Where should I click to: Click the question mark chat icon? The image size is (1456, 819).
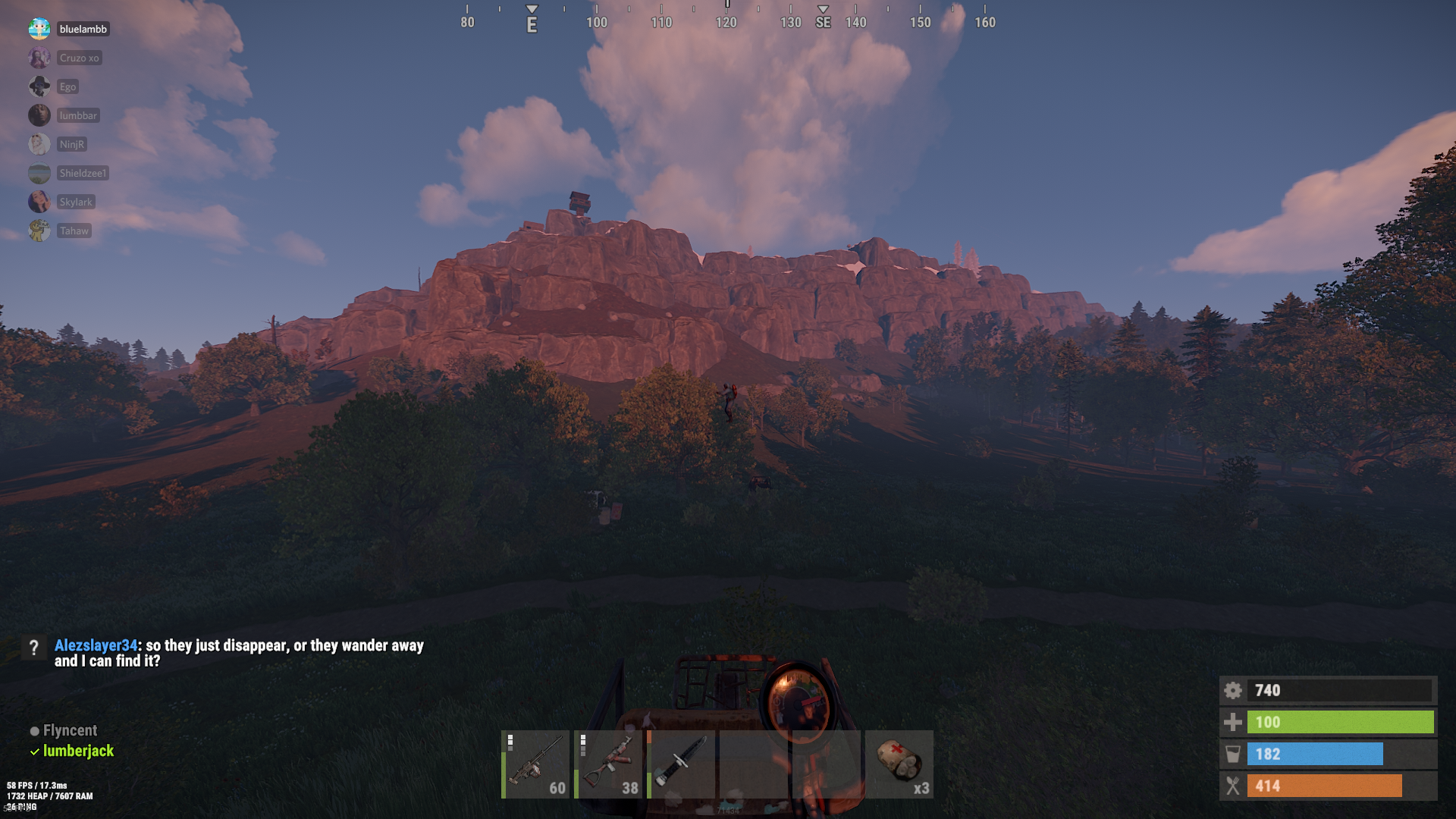(x=34, y=647)
